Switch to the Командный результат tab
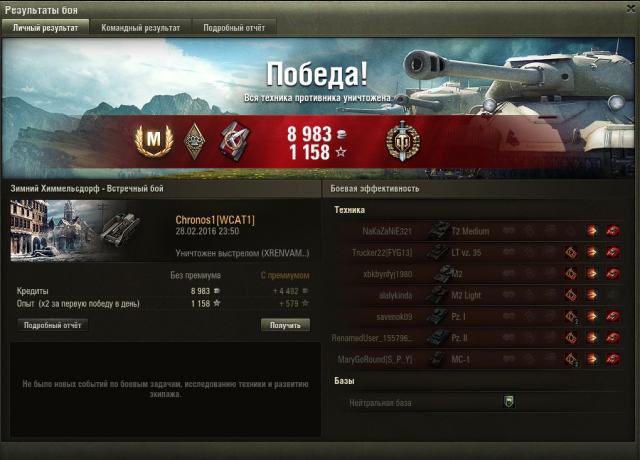Viewport: 640px width, 460px height. 141,28
